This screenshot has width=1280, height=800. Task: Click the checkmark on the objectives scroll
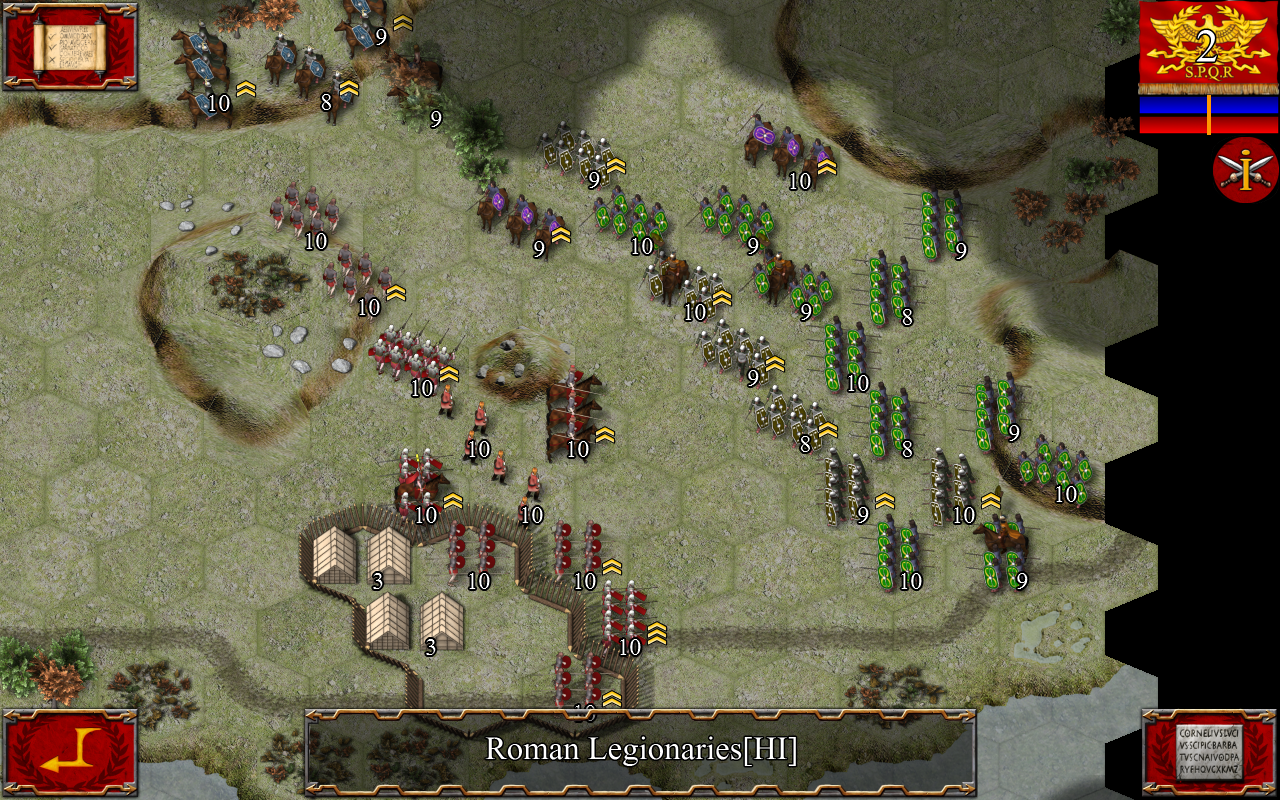point(52,38)
